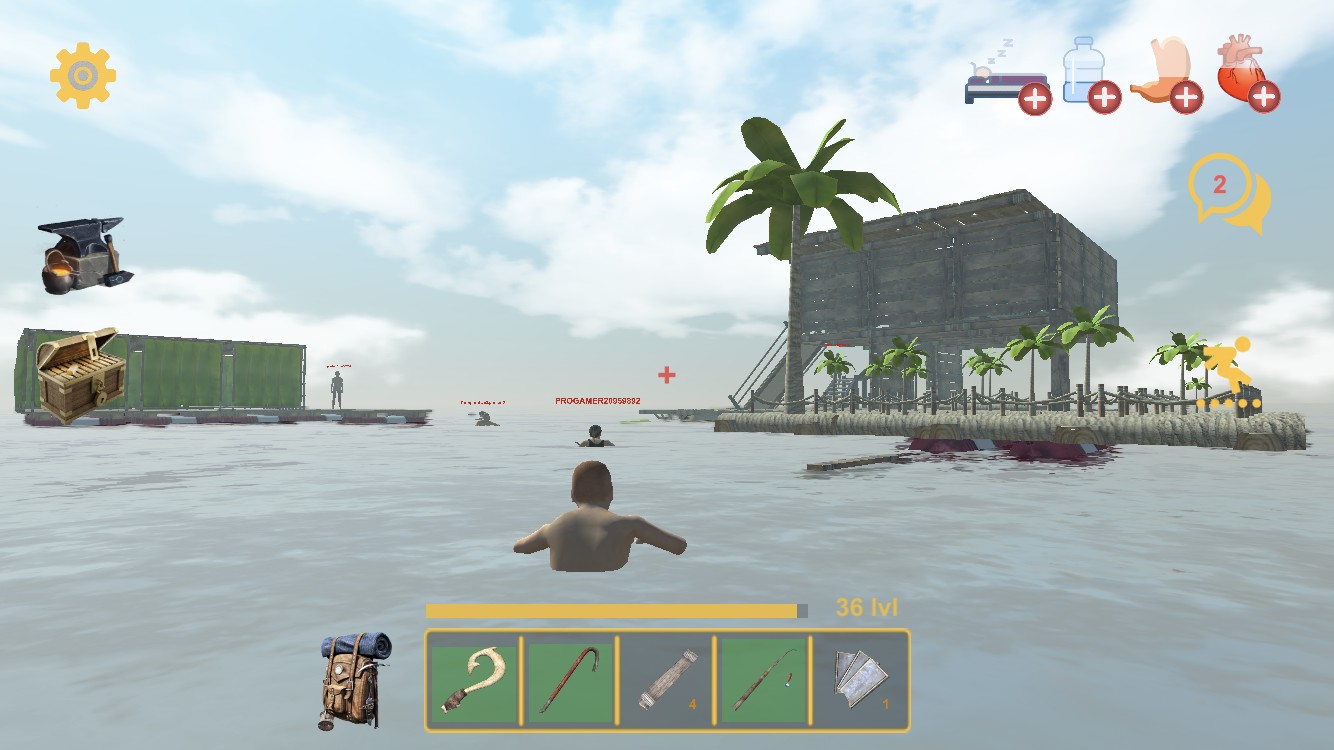
Task: Refill hunger with the stomach icon
Action: 1165,77
